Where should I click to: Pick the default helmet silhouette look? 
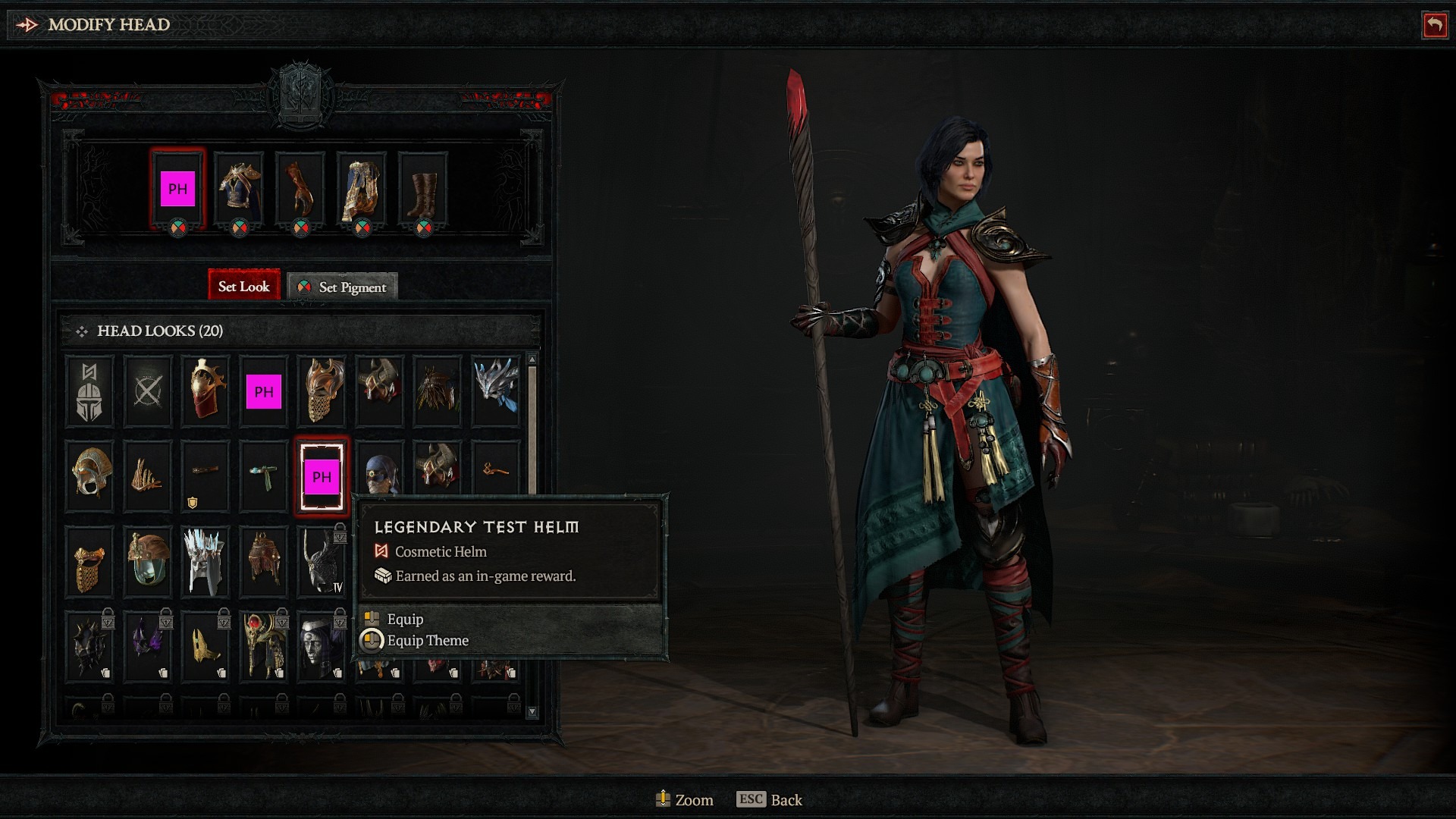89,391
